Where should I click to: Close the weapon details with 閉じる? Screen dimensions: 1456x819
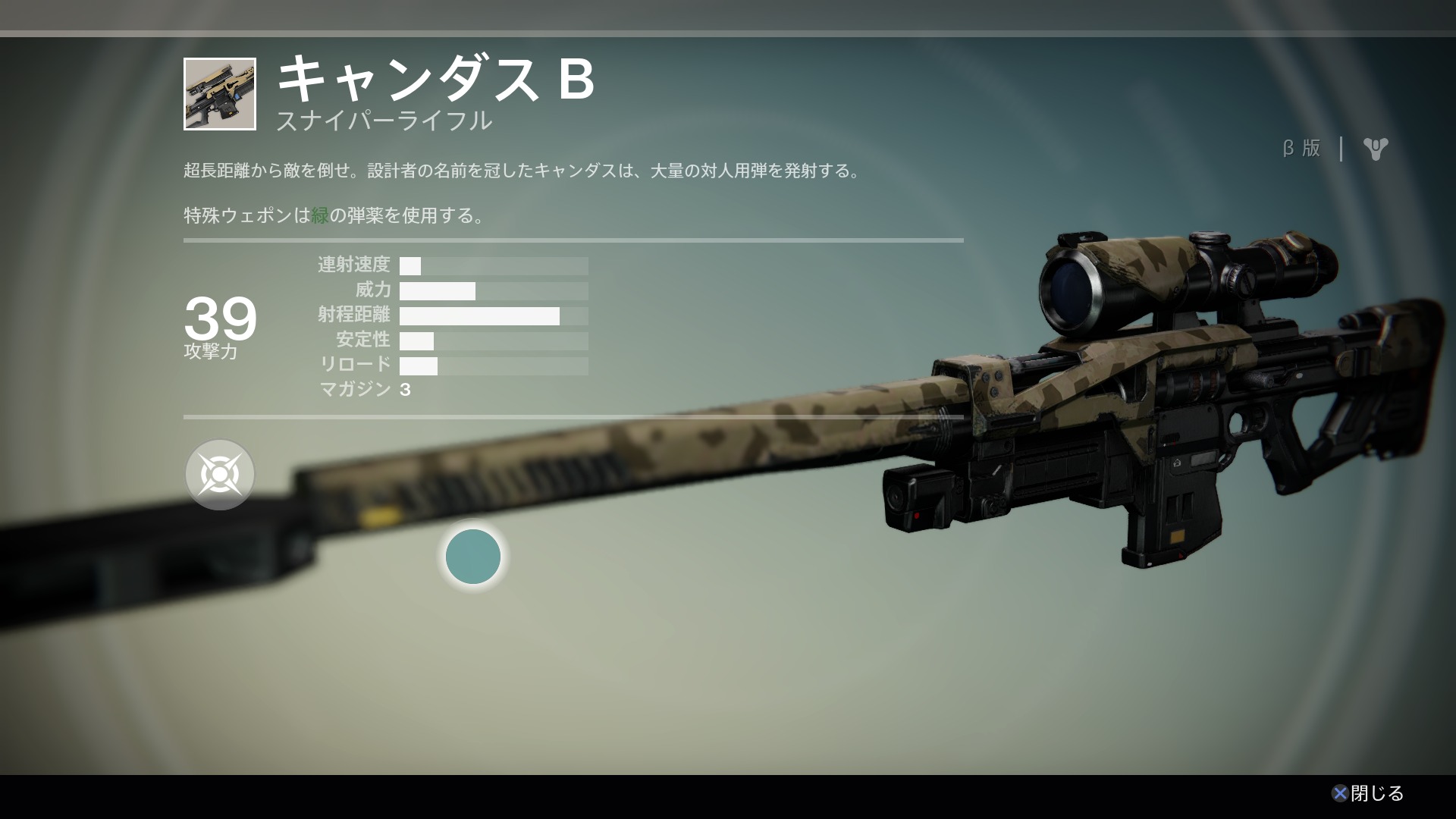coord(1368,793)
